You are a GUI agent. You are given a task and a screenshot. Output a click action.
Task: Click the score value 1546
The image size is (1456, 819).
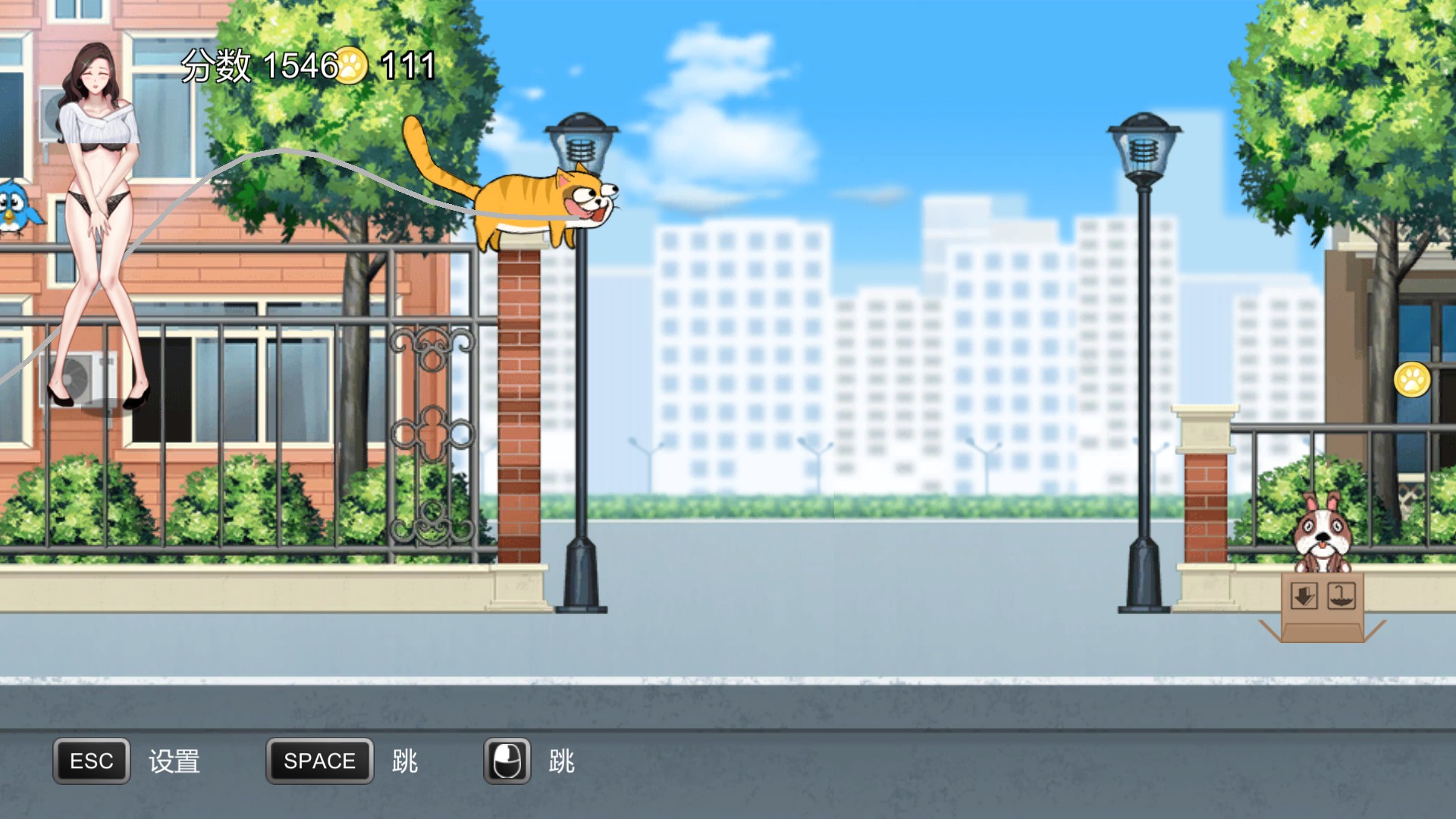coord(302,66)
